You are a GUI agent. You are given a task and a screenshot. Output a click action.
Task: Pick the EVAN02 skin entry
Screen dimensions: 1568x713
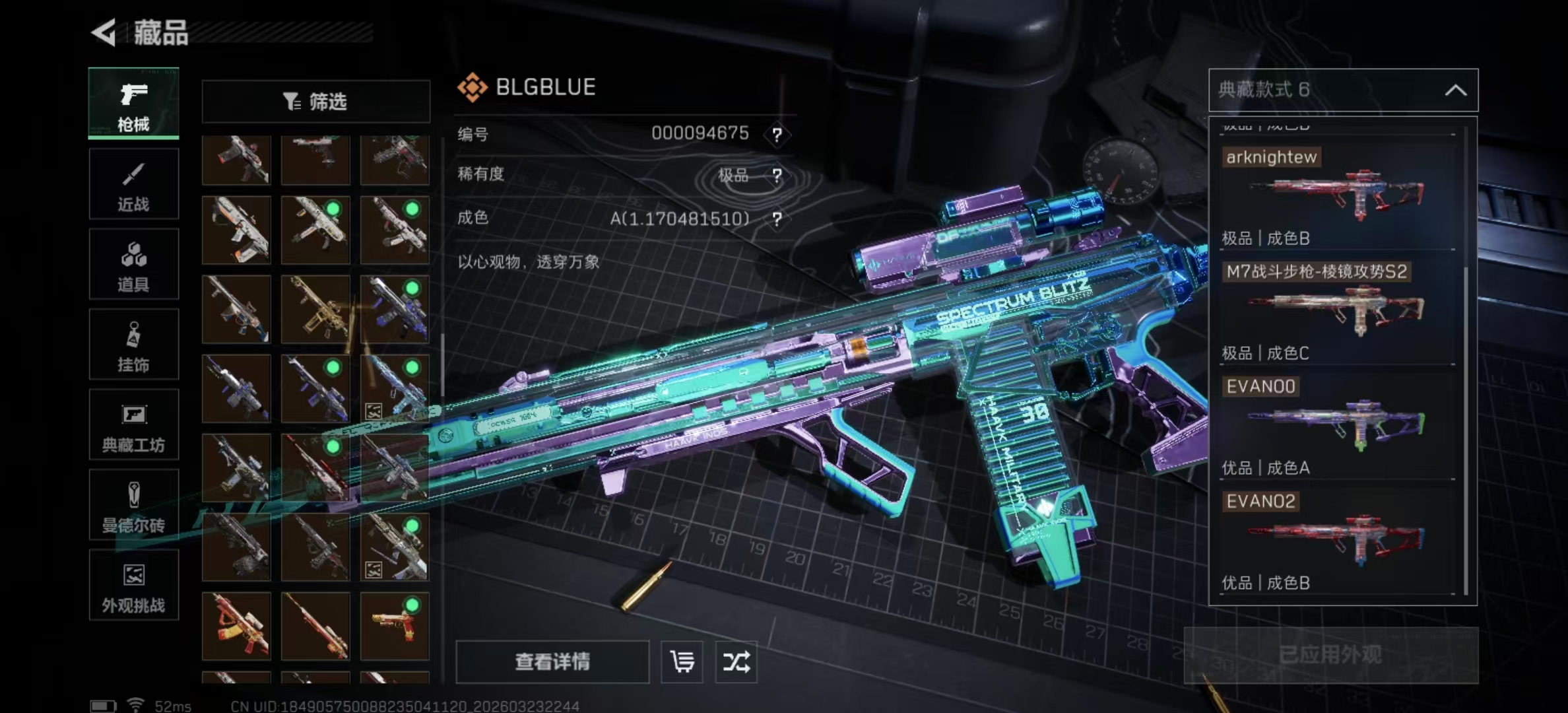coord(1337,539)
